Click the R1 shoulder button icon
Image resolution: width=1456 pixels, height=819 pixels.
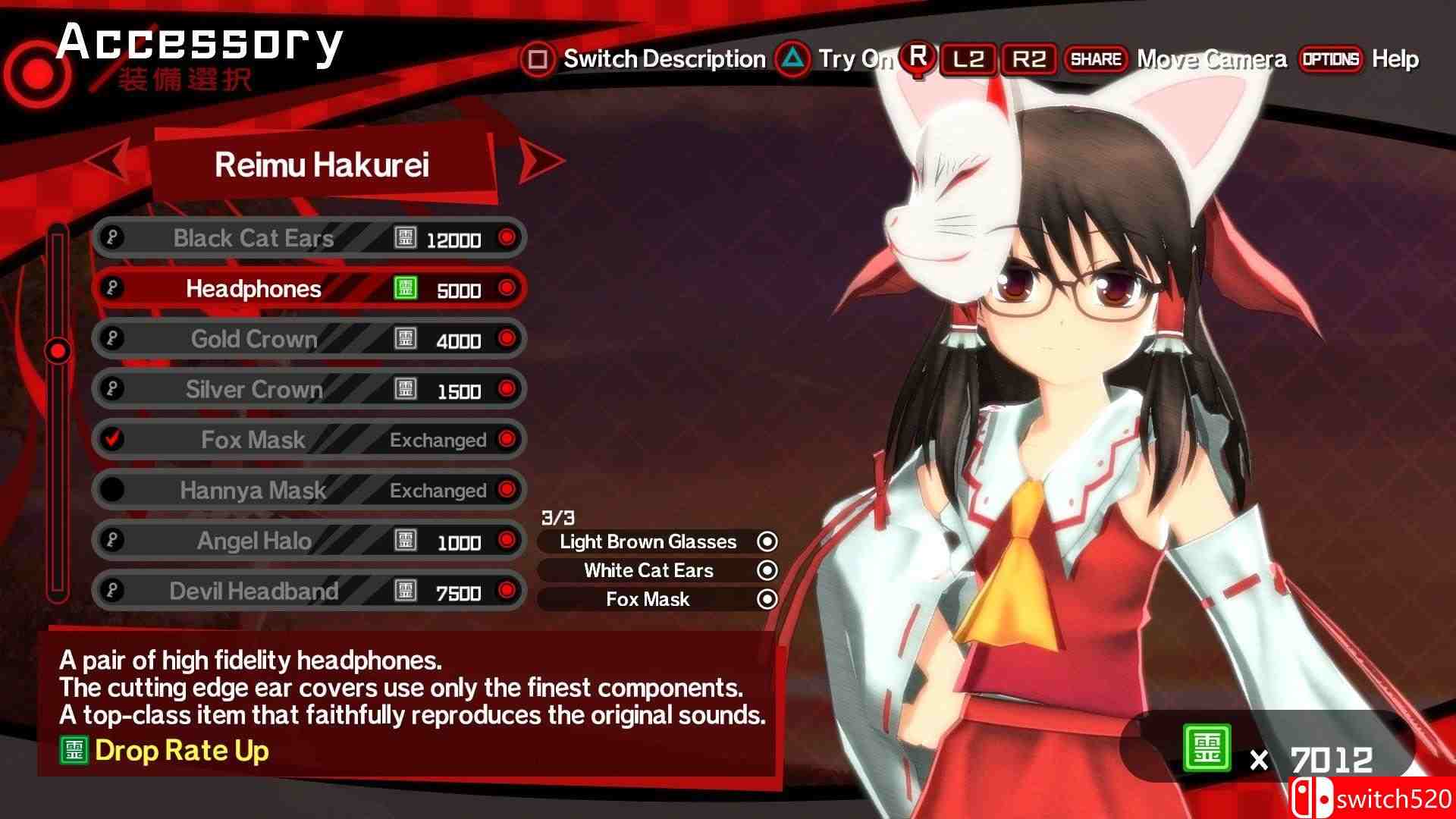pyautogui.click(x=918, y=59)
